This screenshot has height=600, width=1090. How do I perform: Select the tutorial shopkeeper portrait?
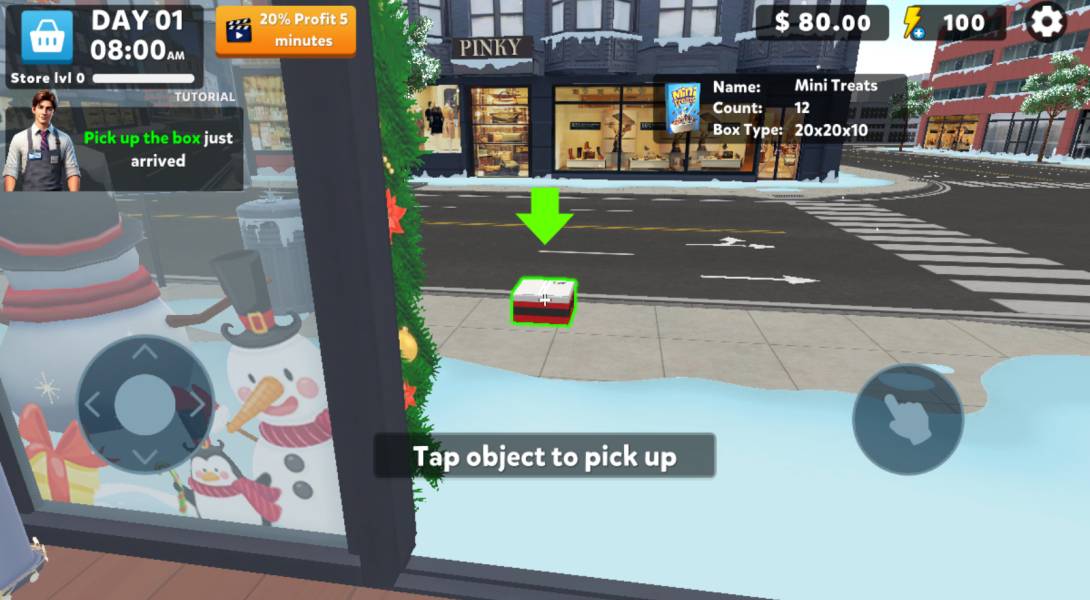[40, 141]
